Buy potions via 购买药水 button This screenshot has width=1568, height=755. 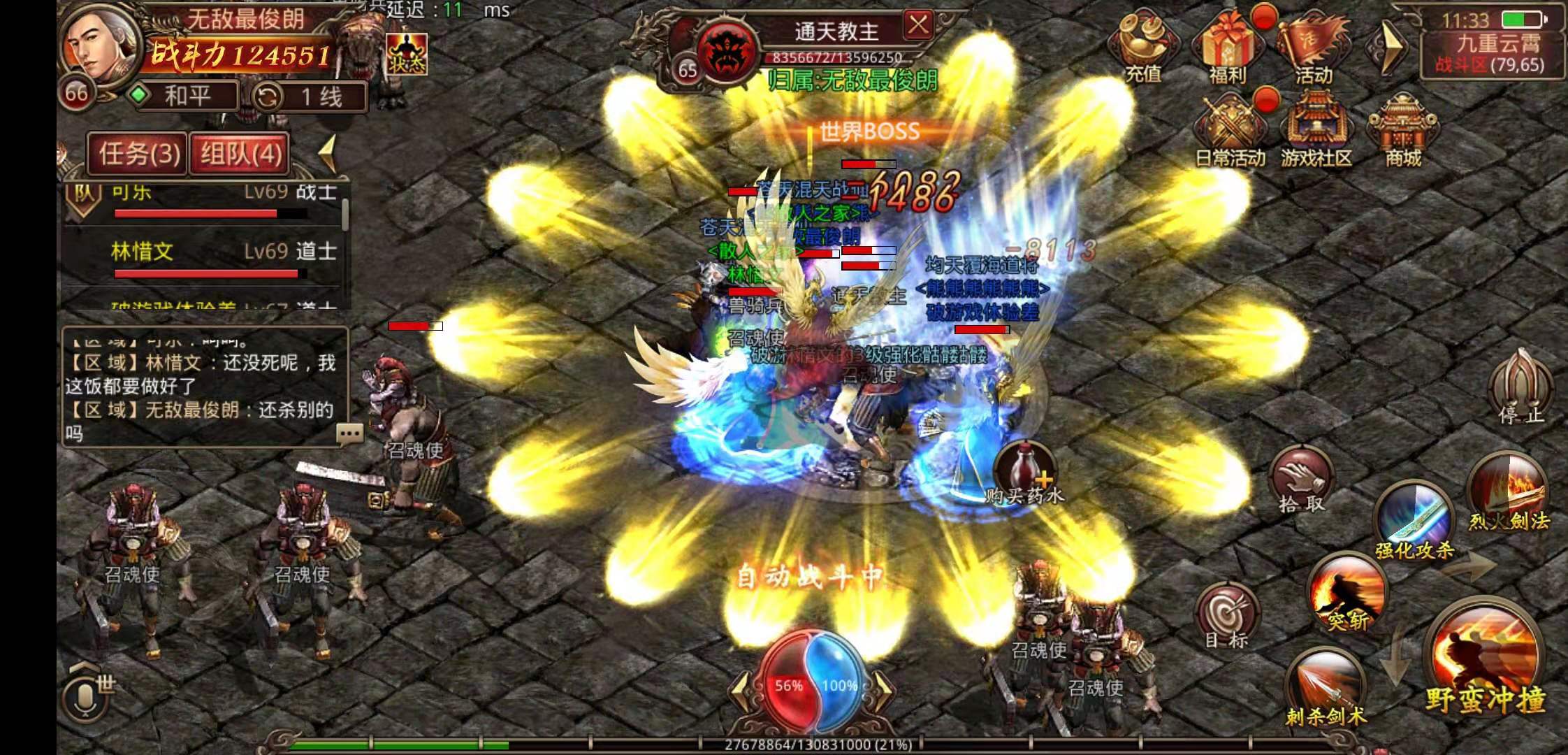1024,472
